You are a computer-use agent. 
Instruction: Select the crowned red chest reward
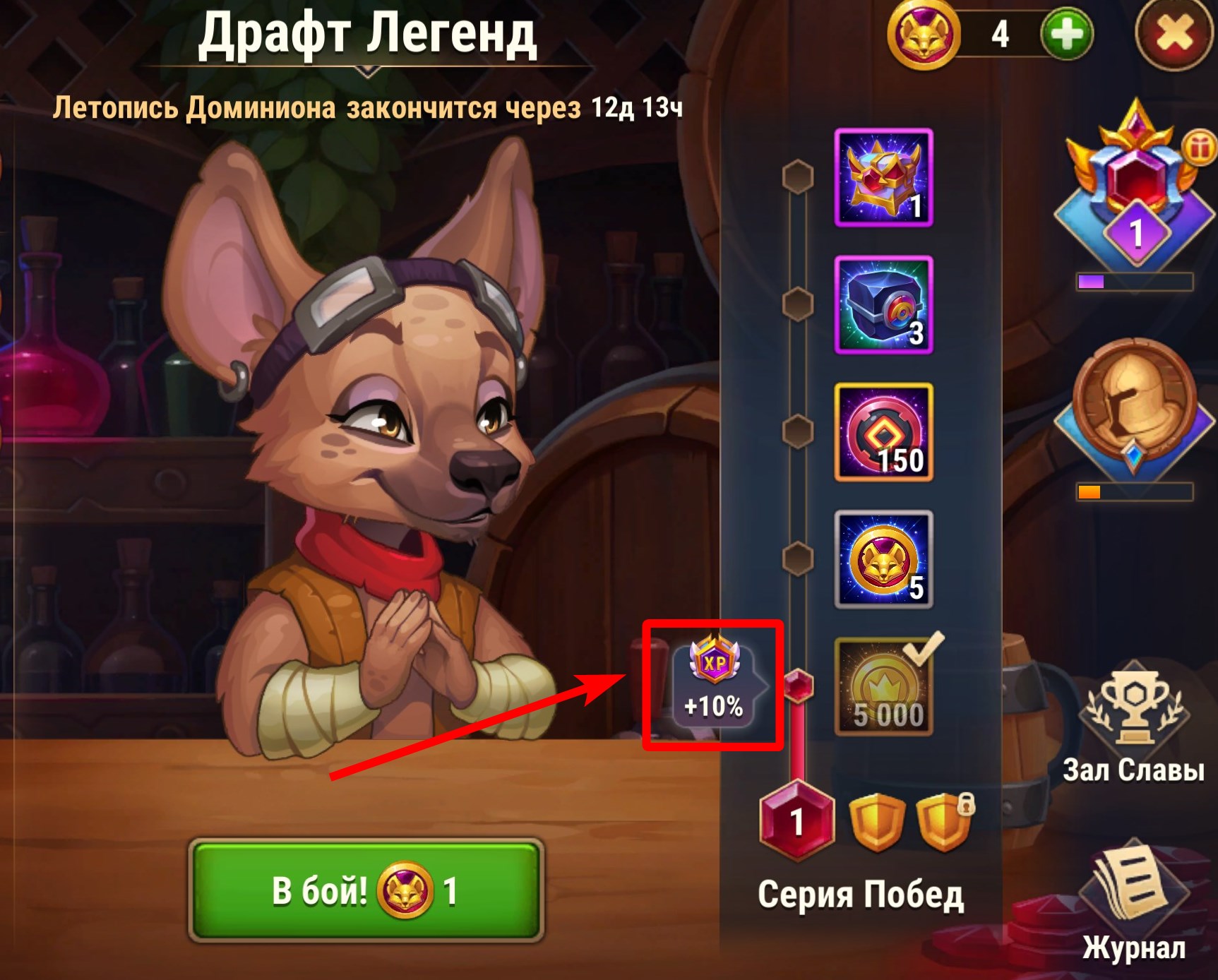[883, 178]
